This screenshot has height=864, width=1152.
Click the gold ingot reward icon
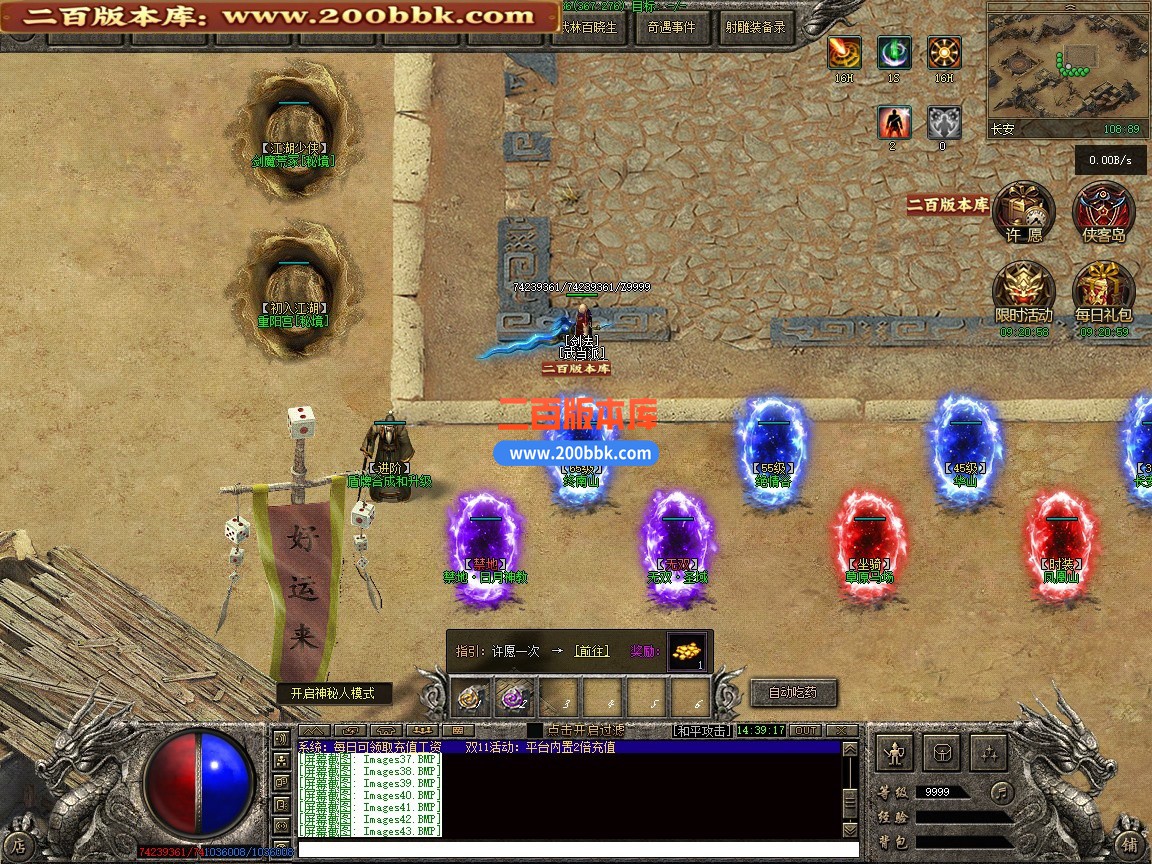tap(686, 650)
